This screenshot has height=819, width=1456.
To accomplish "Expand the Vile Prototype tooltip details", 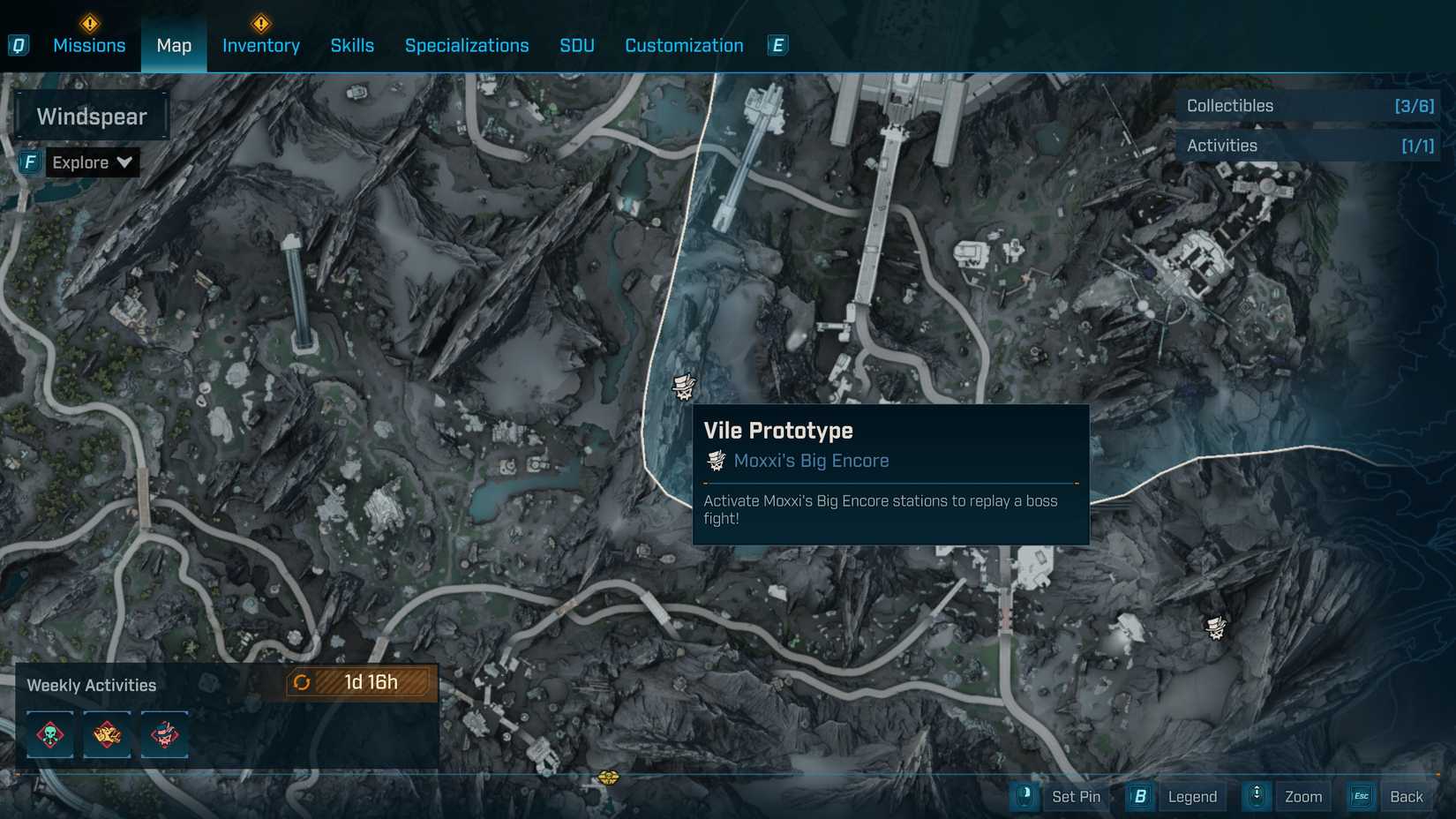I will pyautogui.click(x=889, y=477).
